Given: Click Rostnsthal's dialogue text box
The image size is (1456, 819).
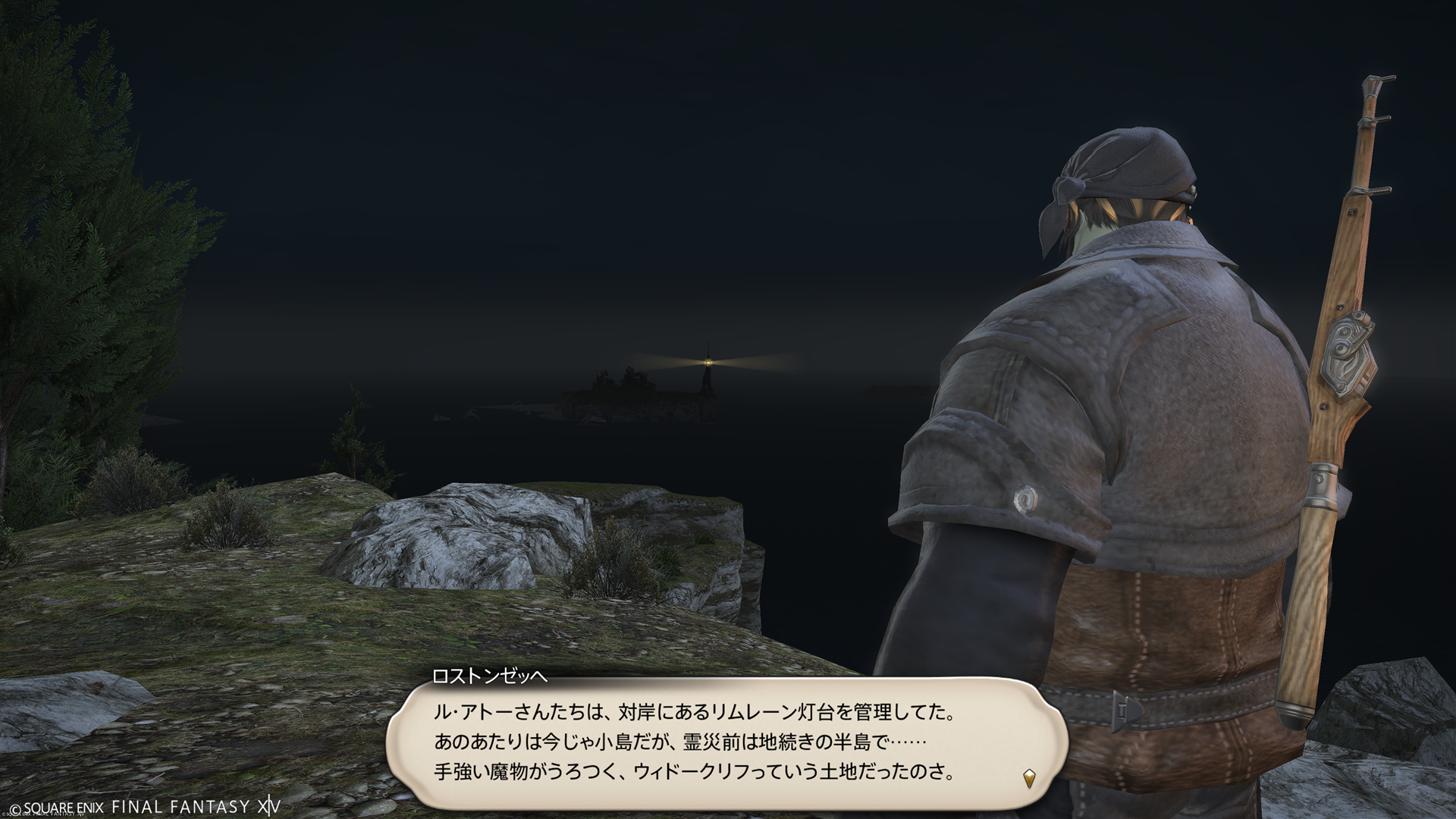Looking at the screenshot, I should tap(726, 742).
